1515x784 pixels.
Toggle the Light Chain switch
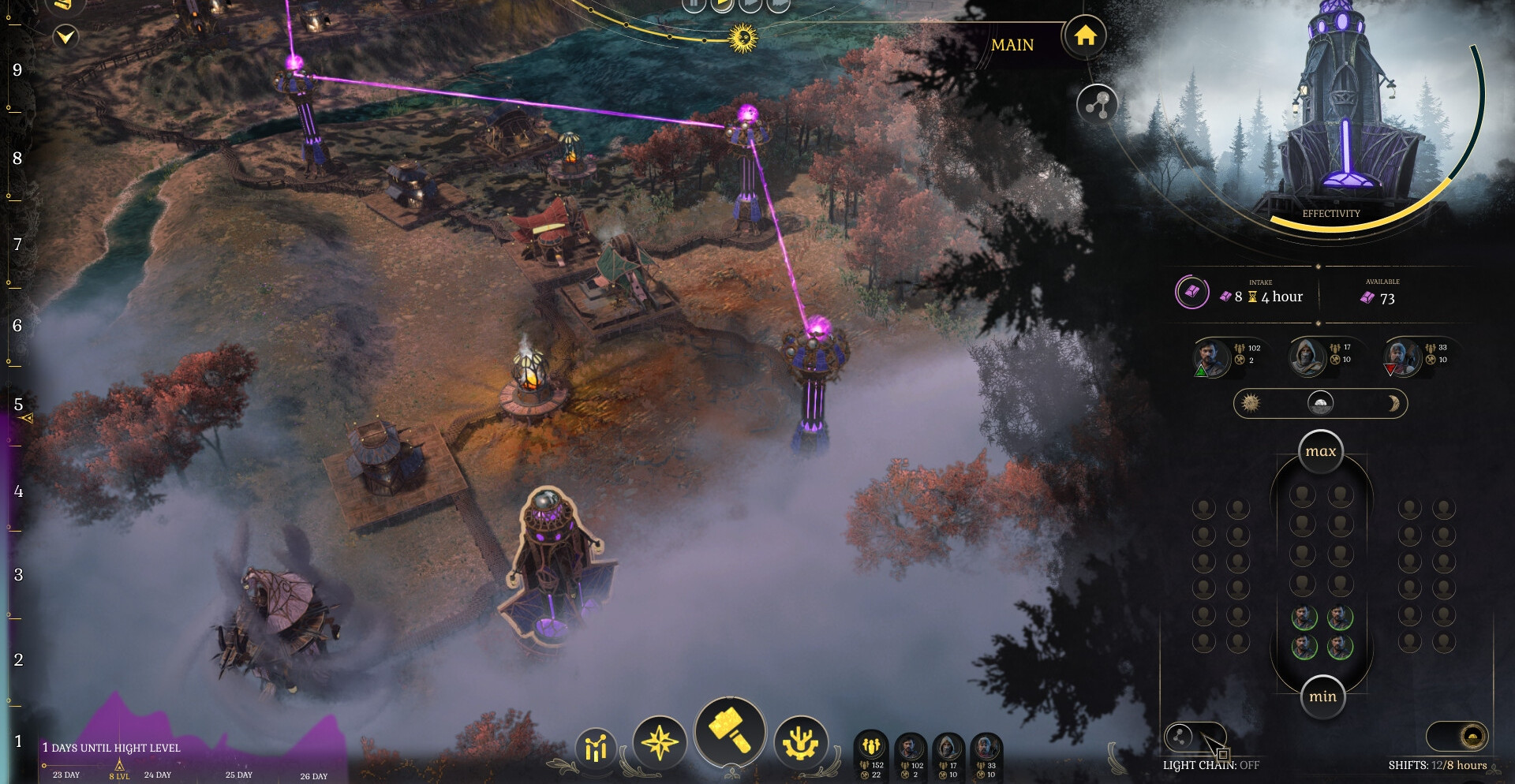point(1195,737)
